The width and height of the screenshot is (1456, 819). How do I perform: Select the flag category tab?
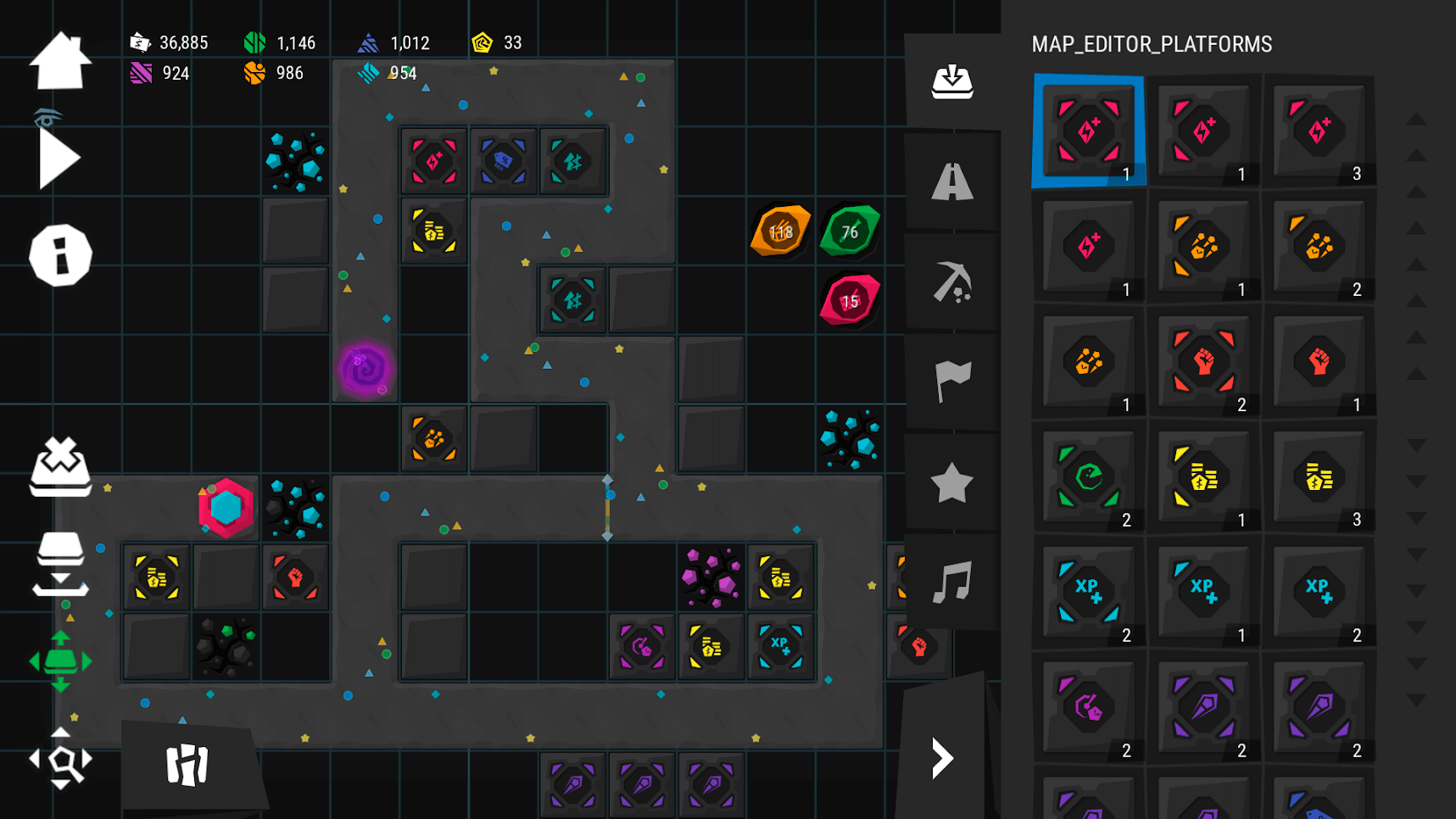click(951, 381)
